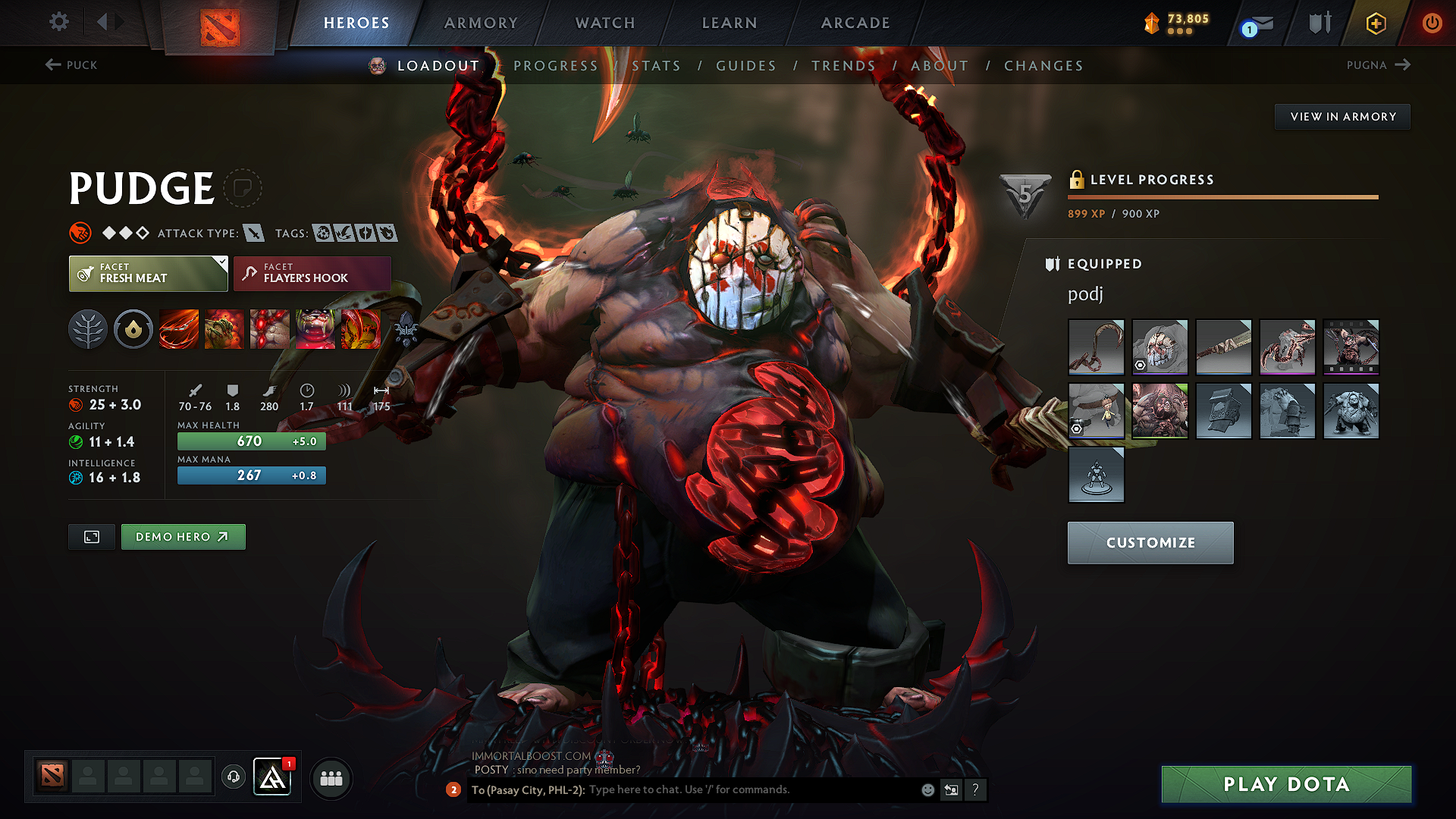
Task: Switch to the STATS tab
Action: 656,65
